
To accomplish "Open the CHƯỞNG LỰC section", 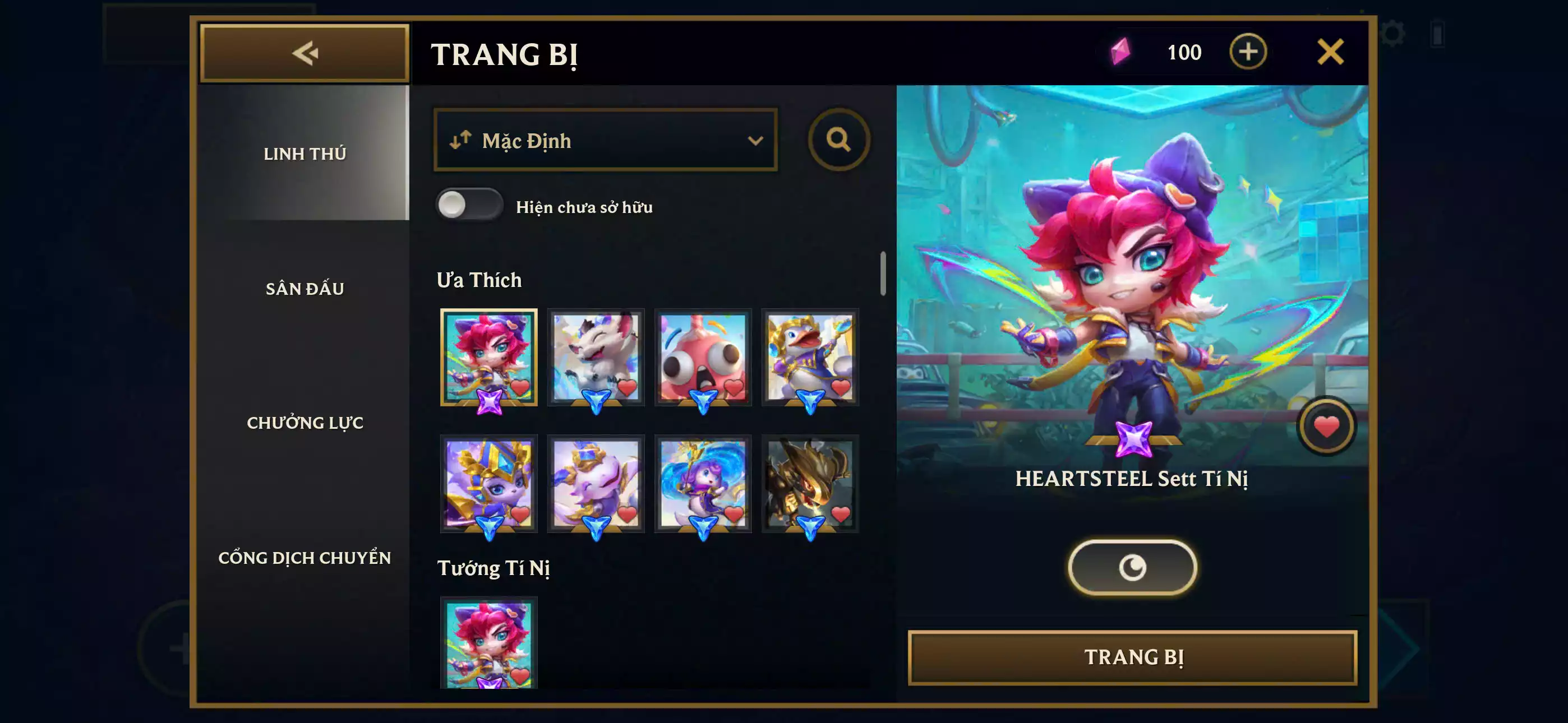I will [x=305, y=421].
